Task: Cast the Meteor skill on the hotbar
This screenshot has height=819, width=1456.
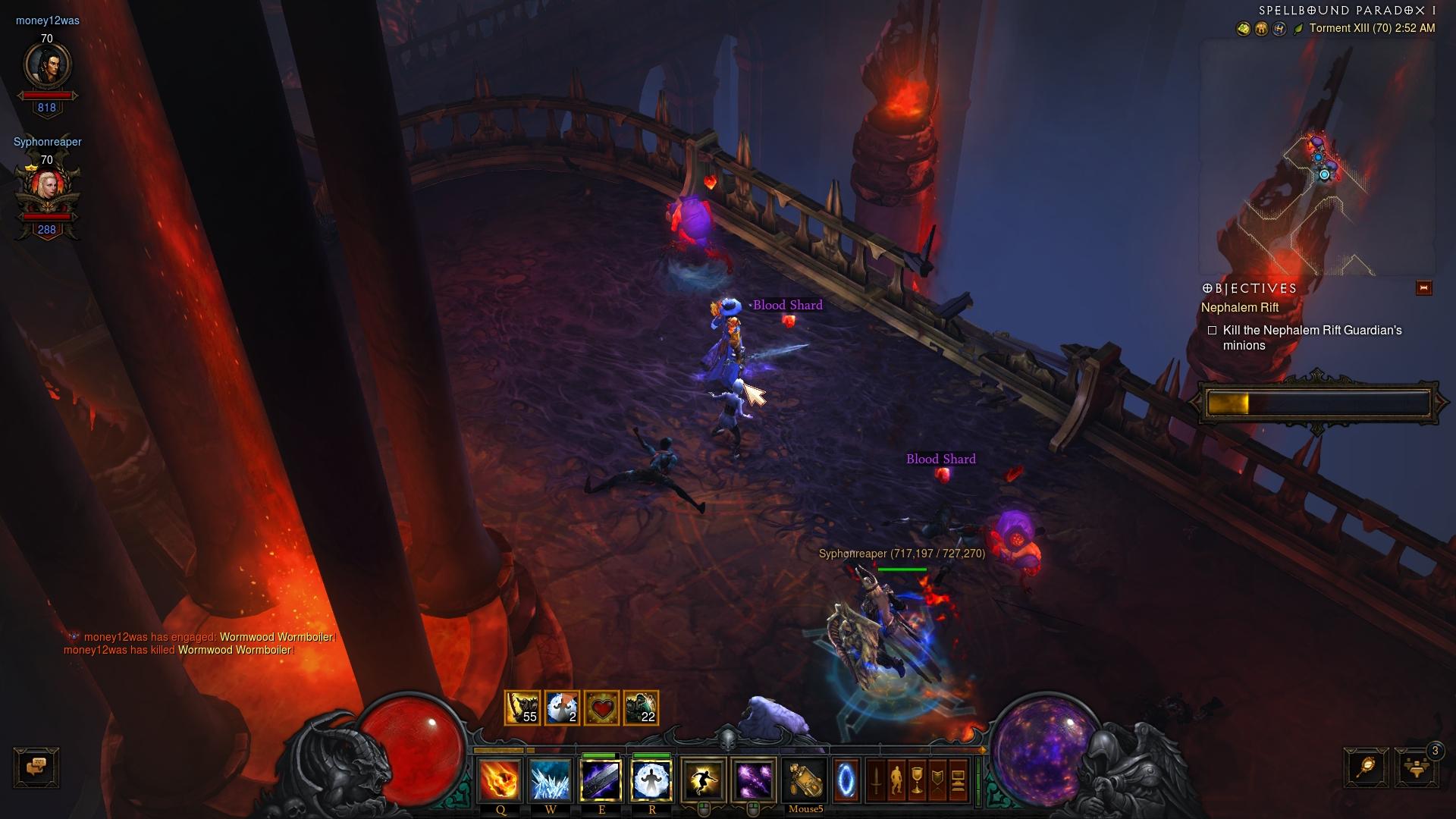Action: pos(500,780)
